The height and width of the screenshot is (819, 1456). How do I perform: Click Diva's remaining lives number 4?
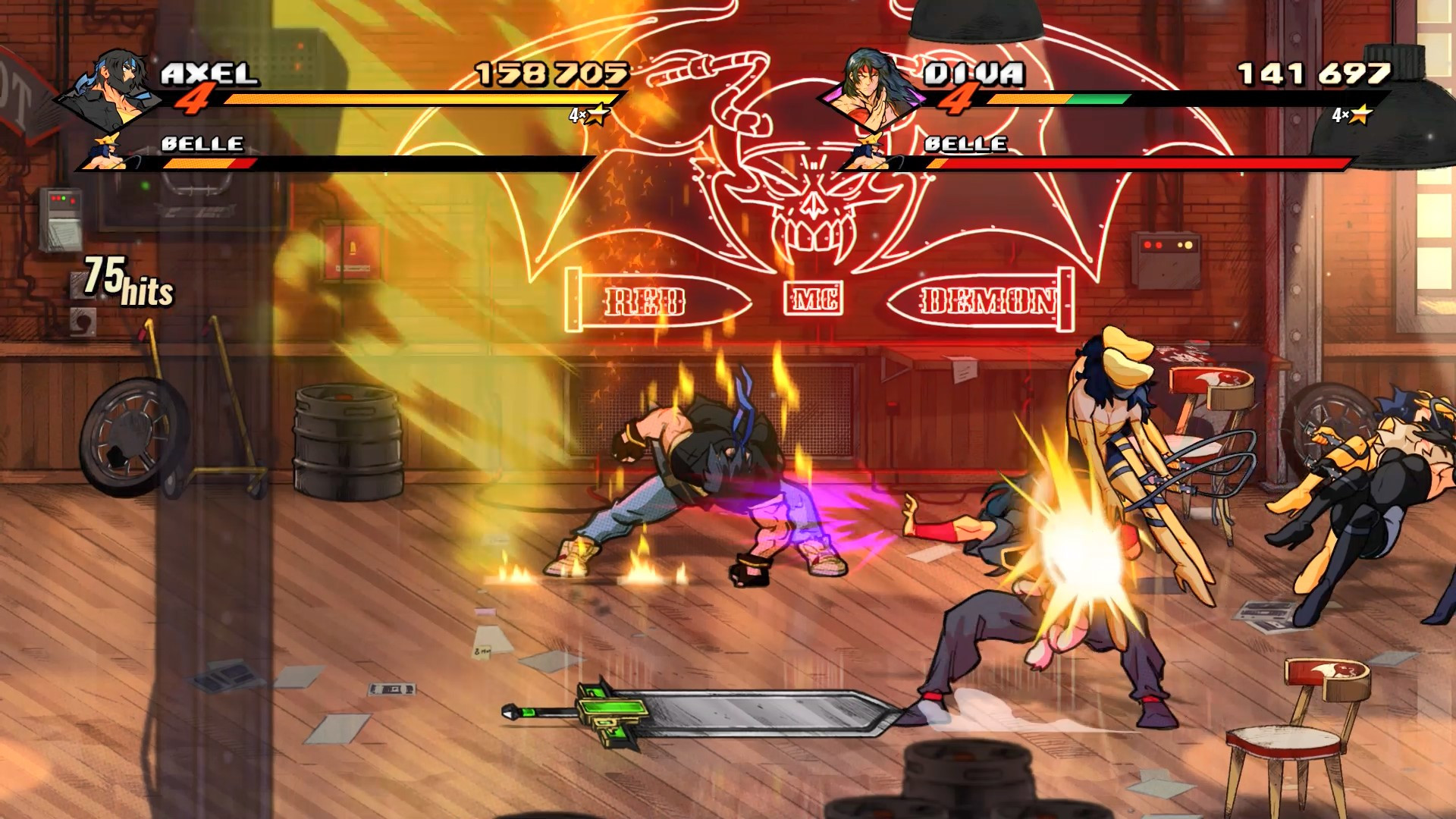coord(959,99)
